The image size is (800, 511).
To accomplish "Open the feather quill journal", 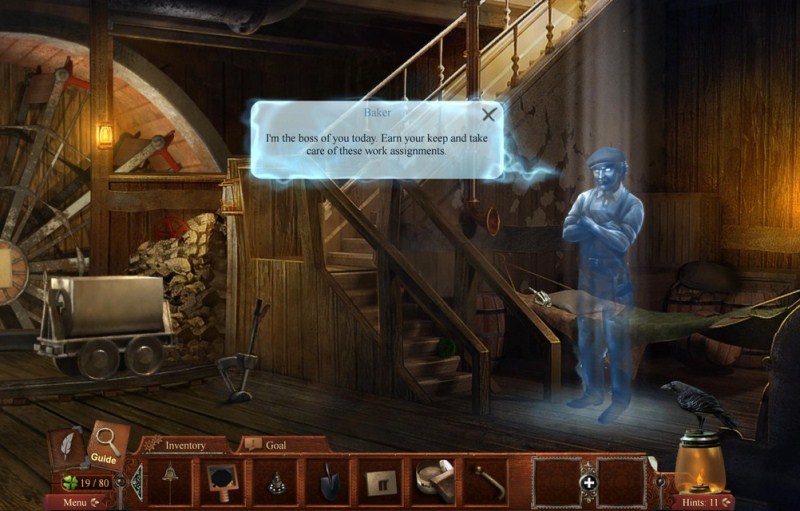I will (x=67, y=446).
